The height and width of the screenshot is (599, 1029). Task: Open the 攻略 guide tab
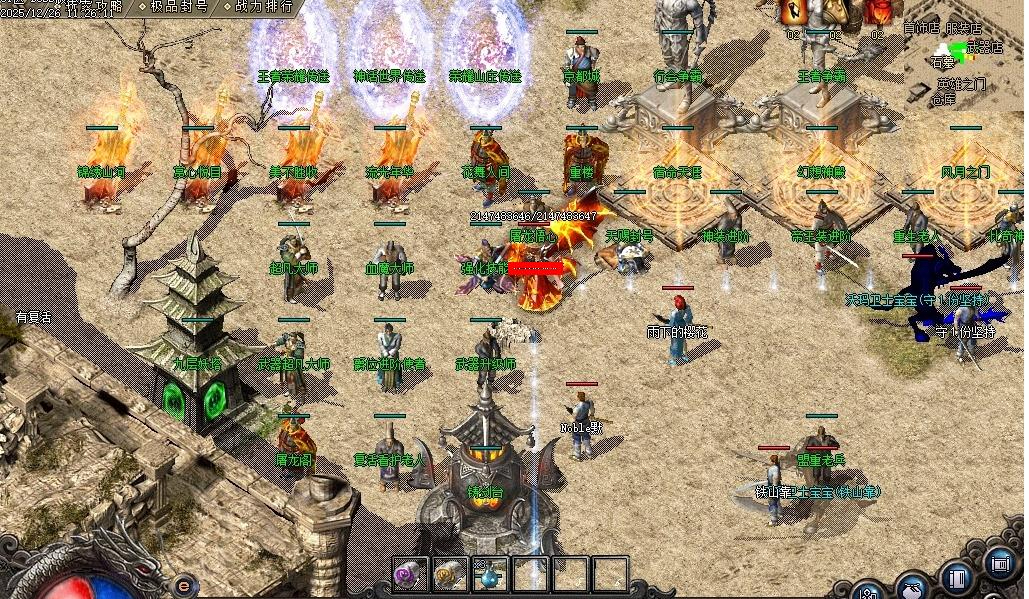point(103,6)
